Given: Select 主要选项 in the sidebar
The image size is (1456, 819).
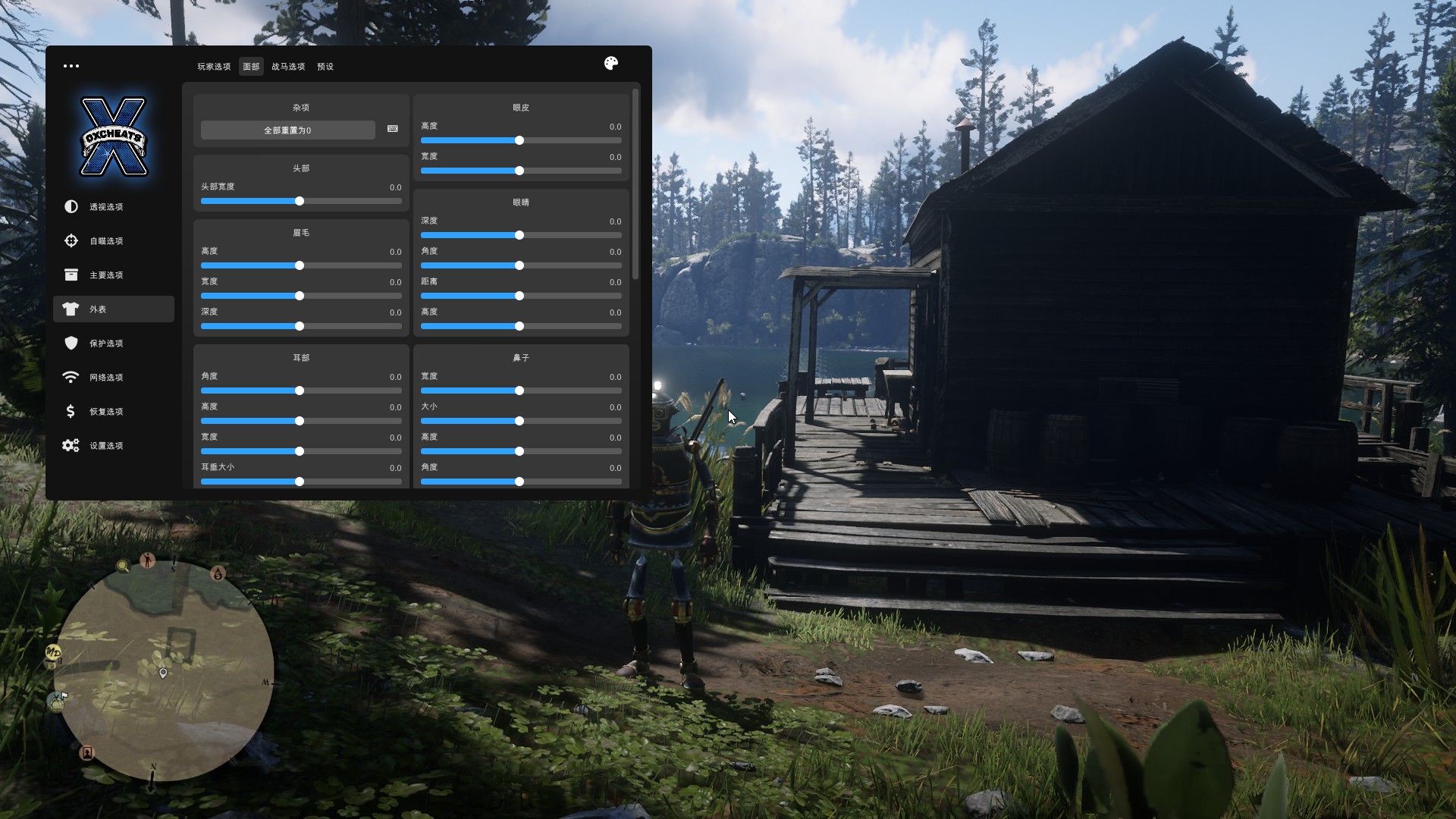Looking at the screenshot, I should tap(105, 275).
